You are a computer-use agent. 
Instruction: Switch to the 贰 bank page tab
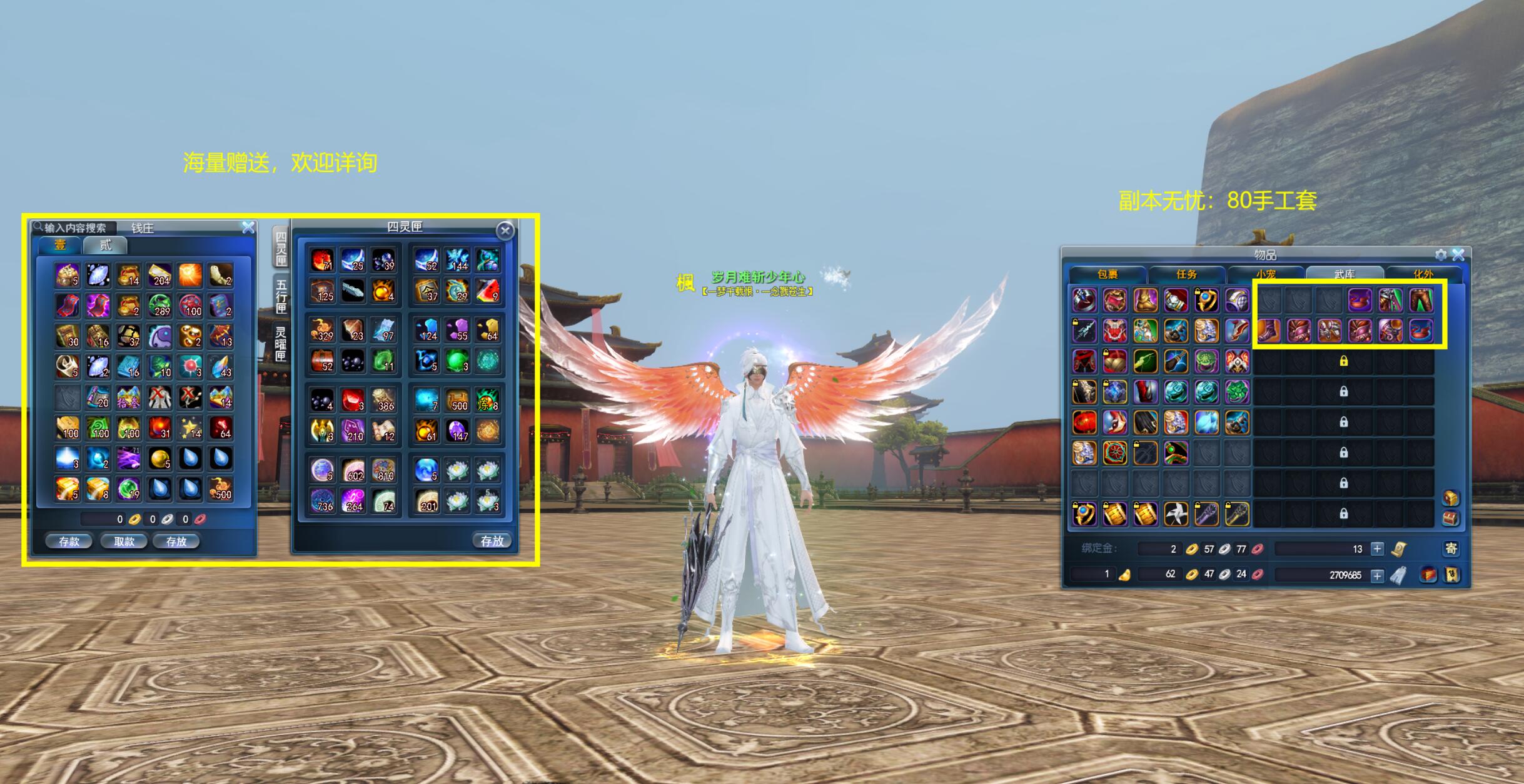[x=105, y=245]
